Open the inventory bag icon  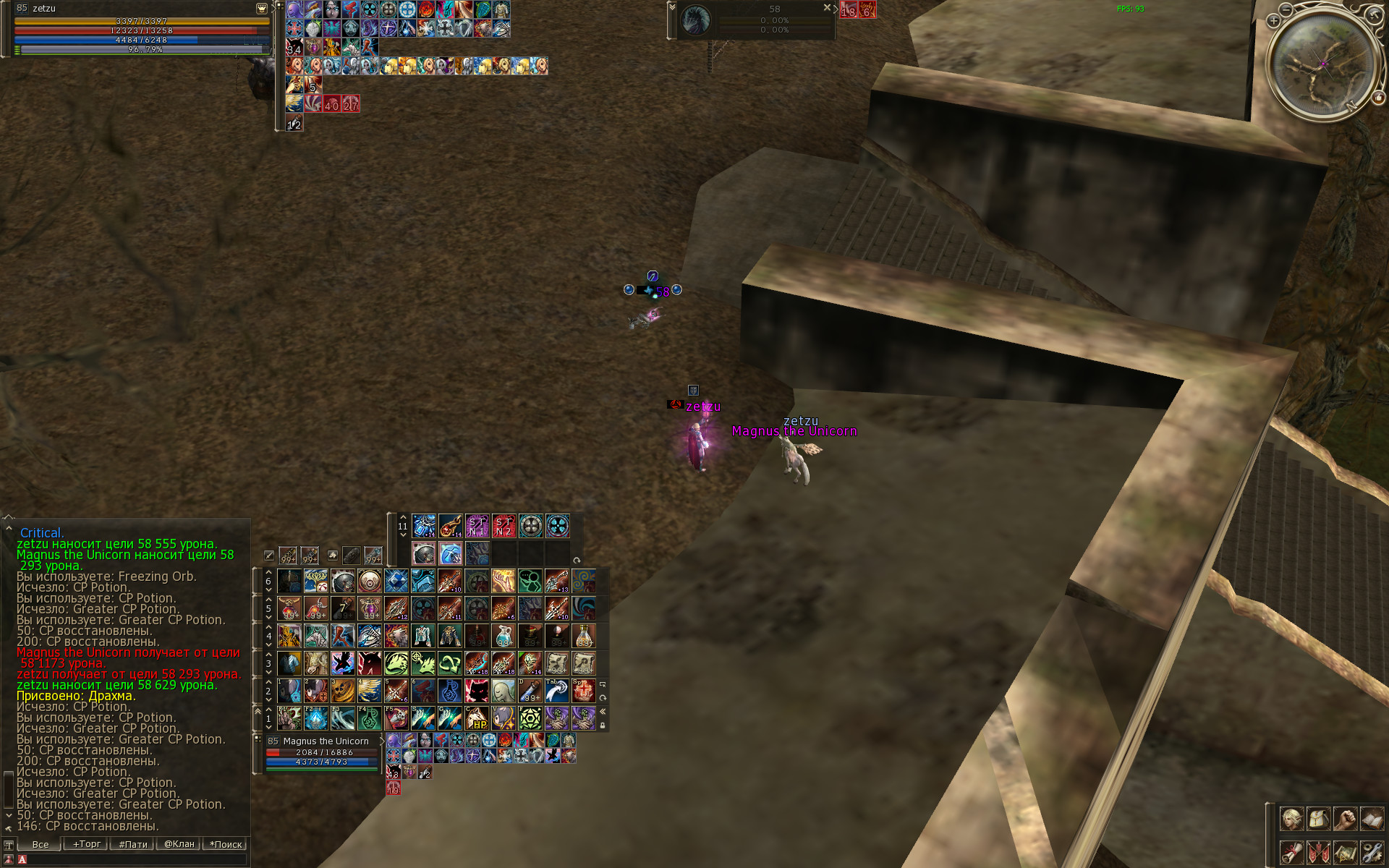pos(1318,820)
